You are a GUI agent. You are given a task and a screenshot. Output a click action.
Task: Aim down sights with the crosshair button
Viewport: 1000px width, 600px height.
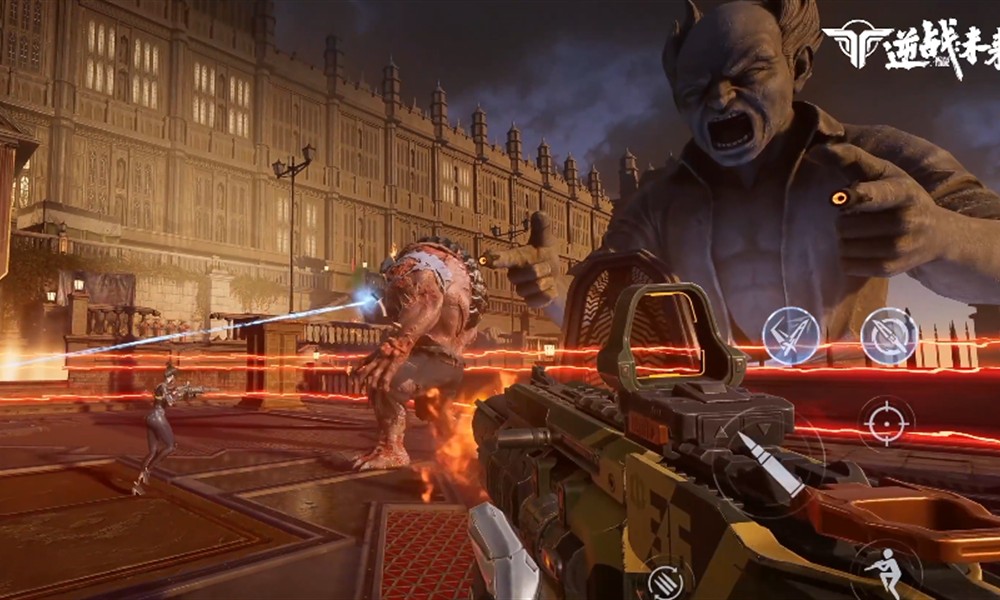[x=886, y=422]
